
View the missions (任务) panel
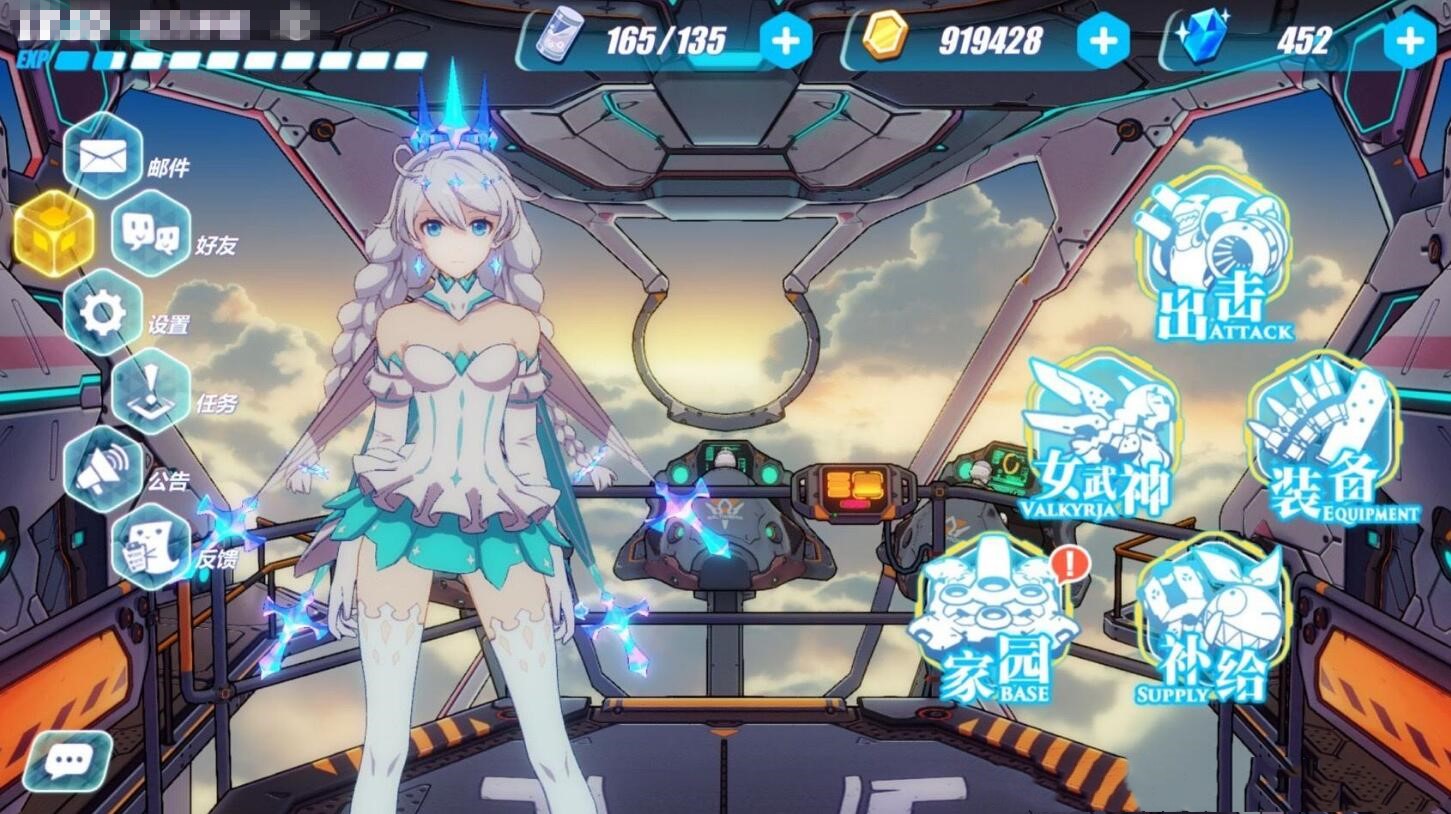click(151, 392)
